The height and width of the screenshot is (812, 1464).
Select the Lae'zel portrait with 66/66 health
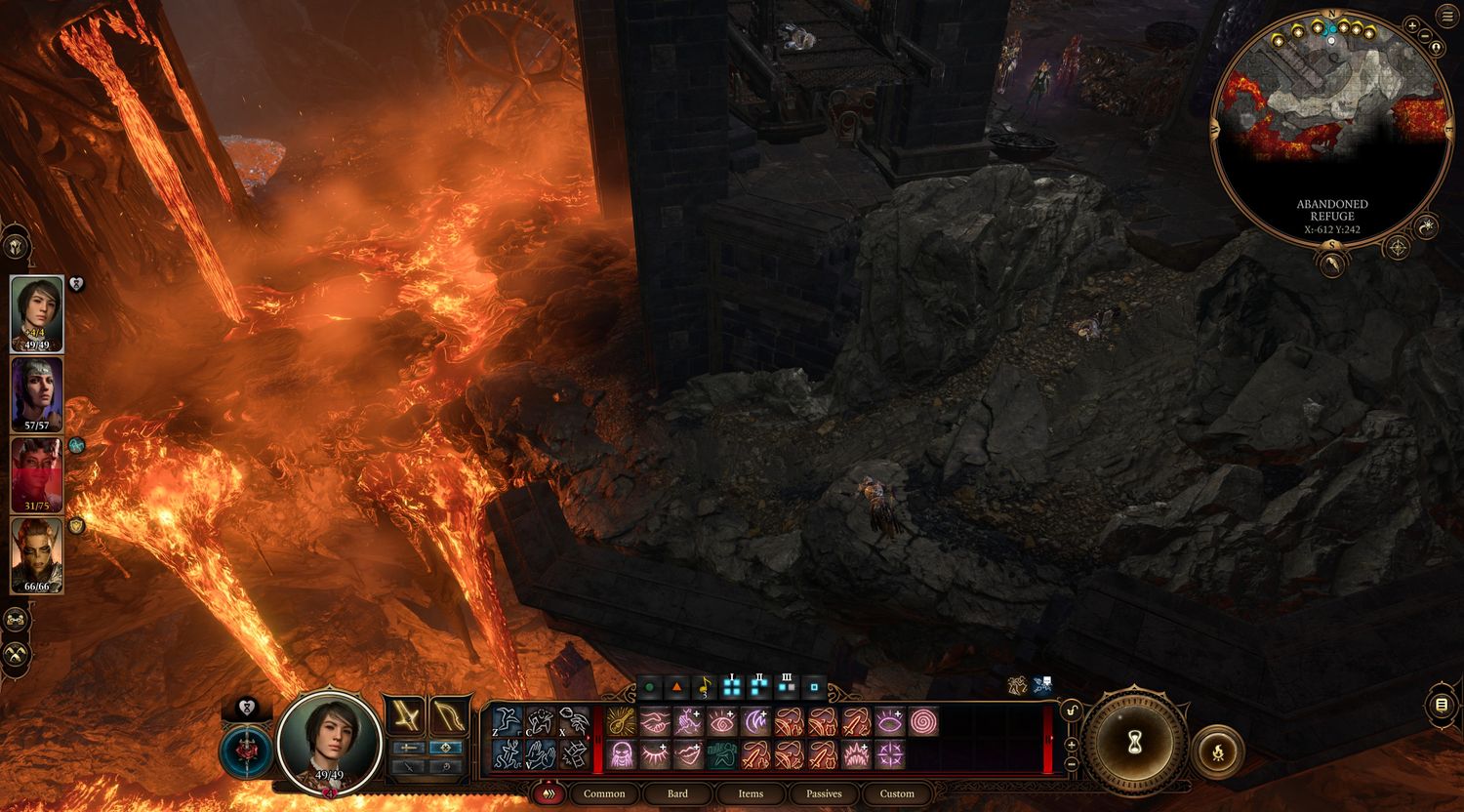(x=37, y=554)
